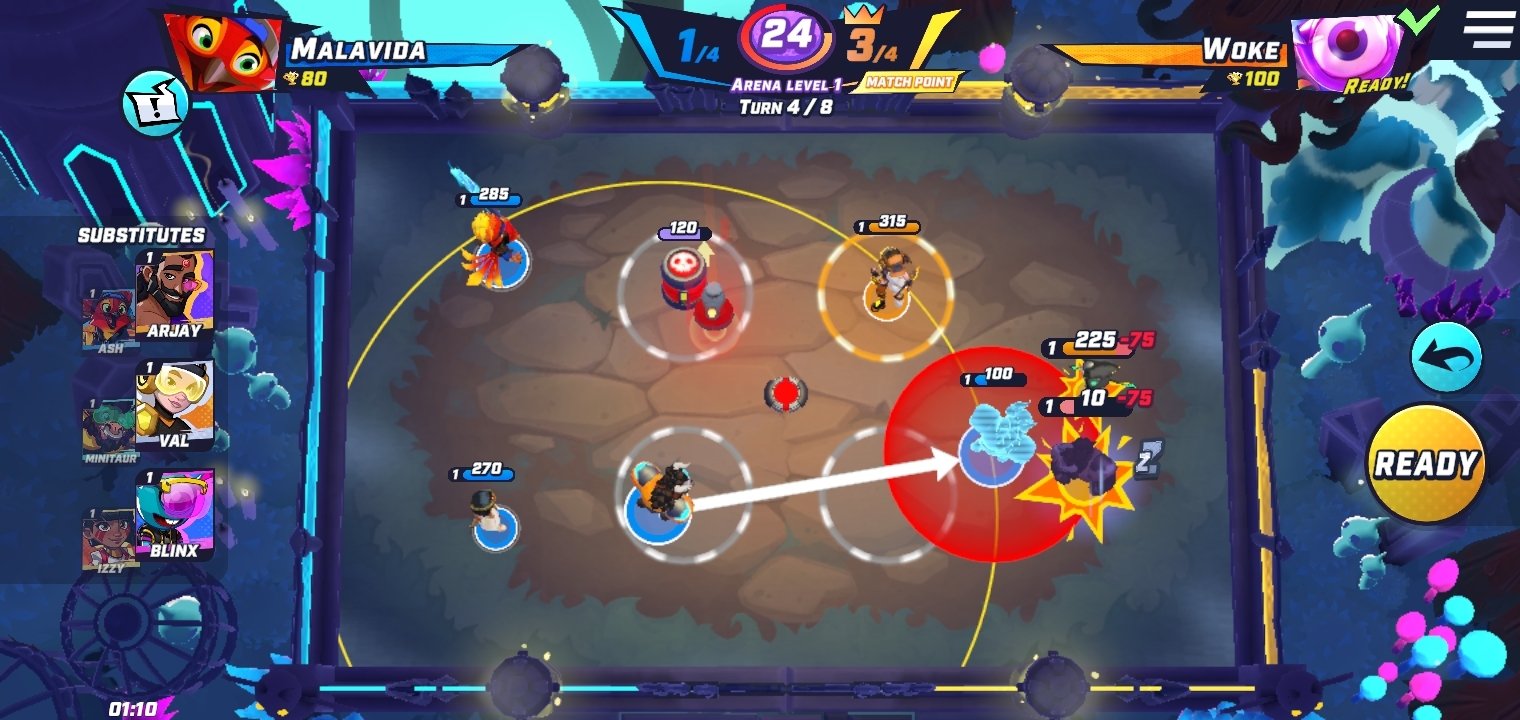Confirm the turn with the READY button
The image size is (1520, 720).
pos(1425,464)
